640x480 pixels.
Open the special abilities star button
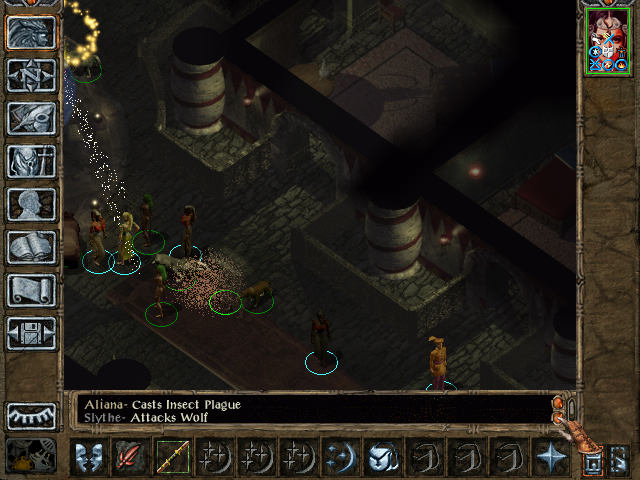click(x=551, y=457)
